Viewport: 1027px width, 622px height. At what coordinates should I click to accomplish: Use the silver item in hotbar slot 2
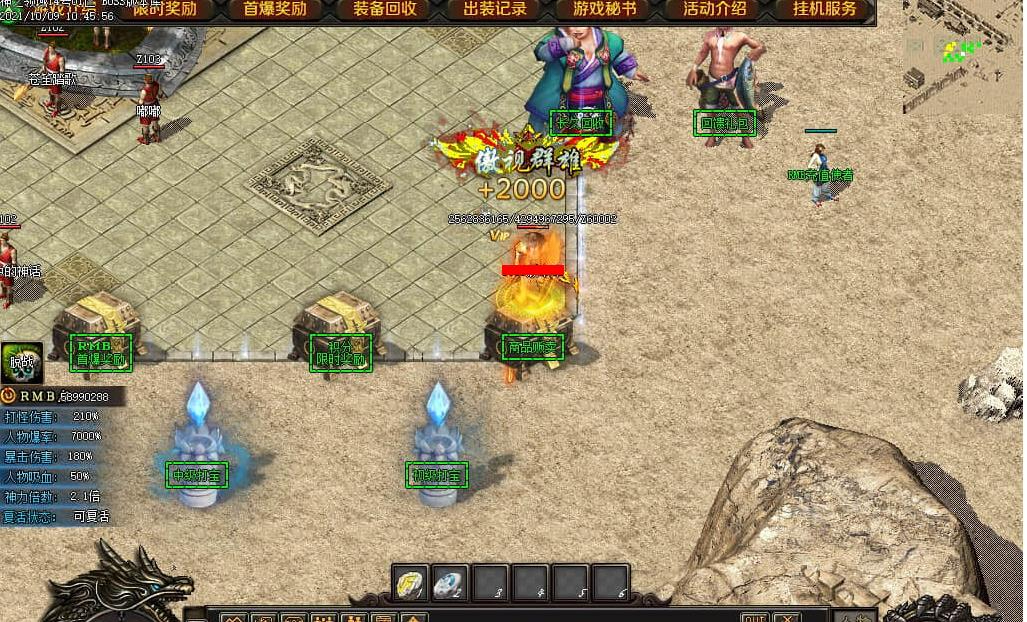(450, 584)
